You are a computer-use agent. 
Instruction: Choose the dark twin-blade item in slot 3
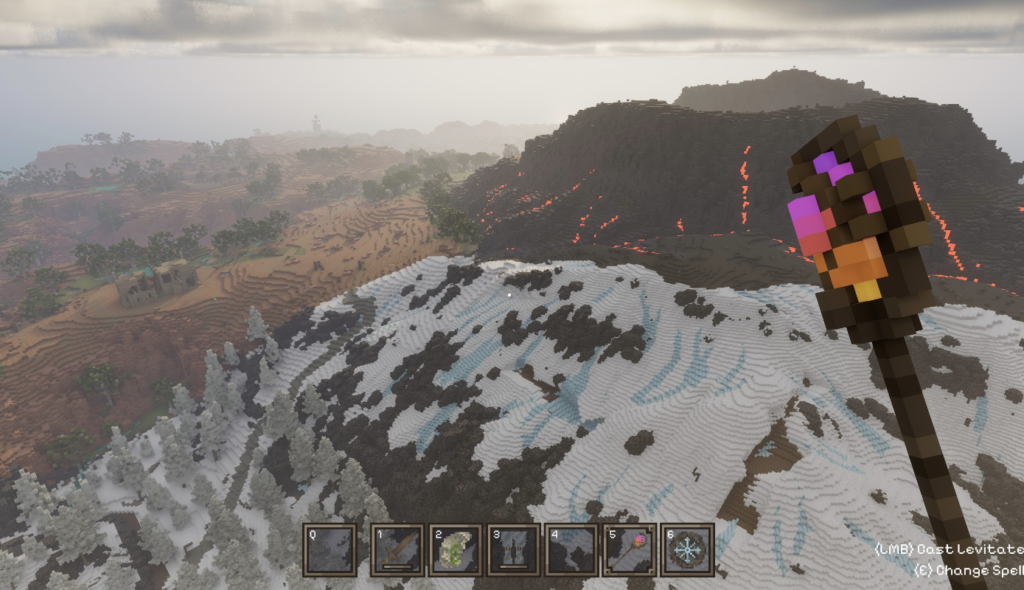513,550
